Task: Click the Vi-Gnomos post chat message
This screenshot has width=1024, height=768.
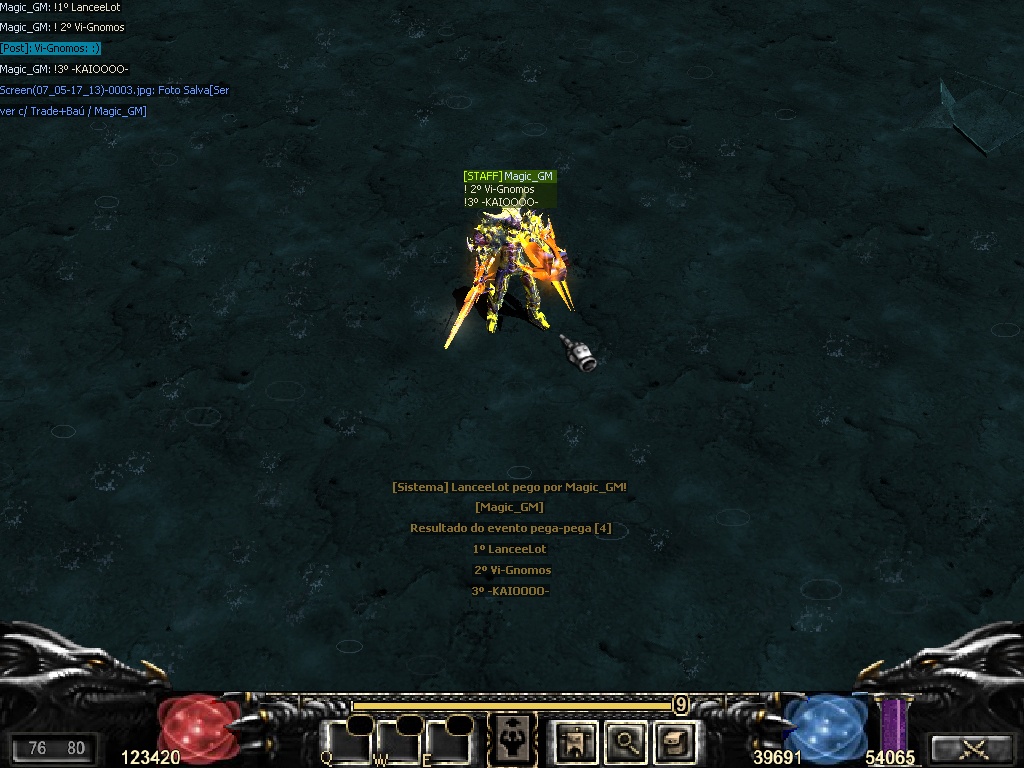Action: (x=51, y=48)
